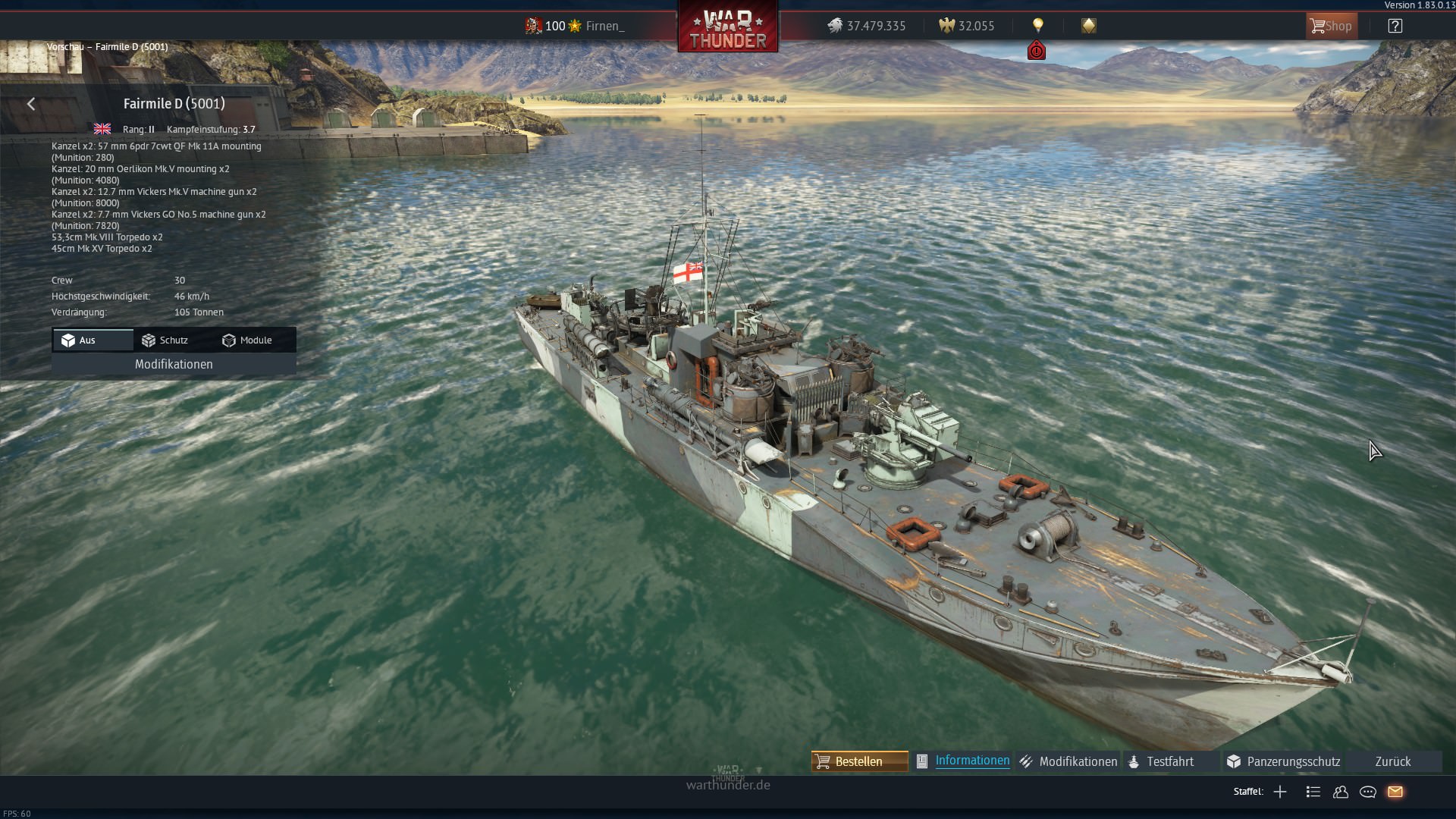This screenshot has height=819, width=1456.
Task: Select the Aus view mode
Action: pos(93,340)
